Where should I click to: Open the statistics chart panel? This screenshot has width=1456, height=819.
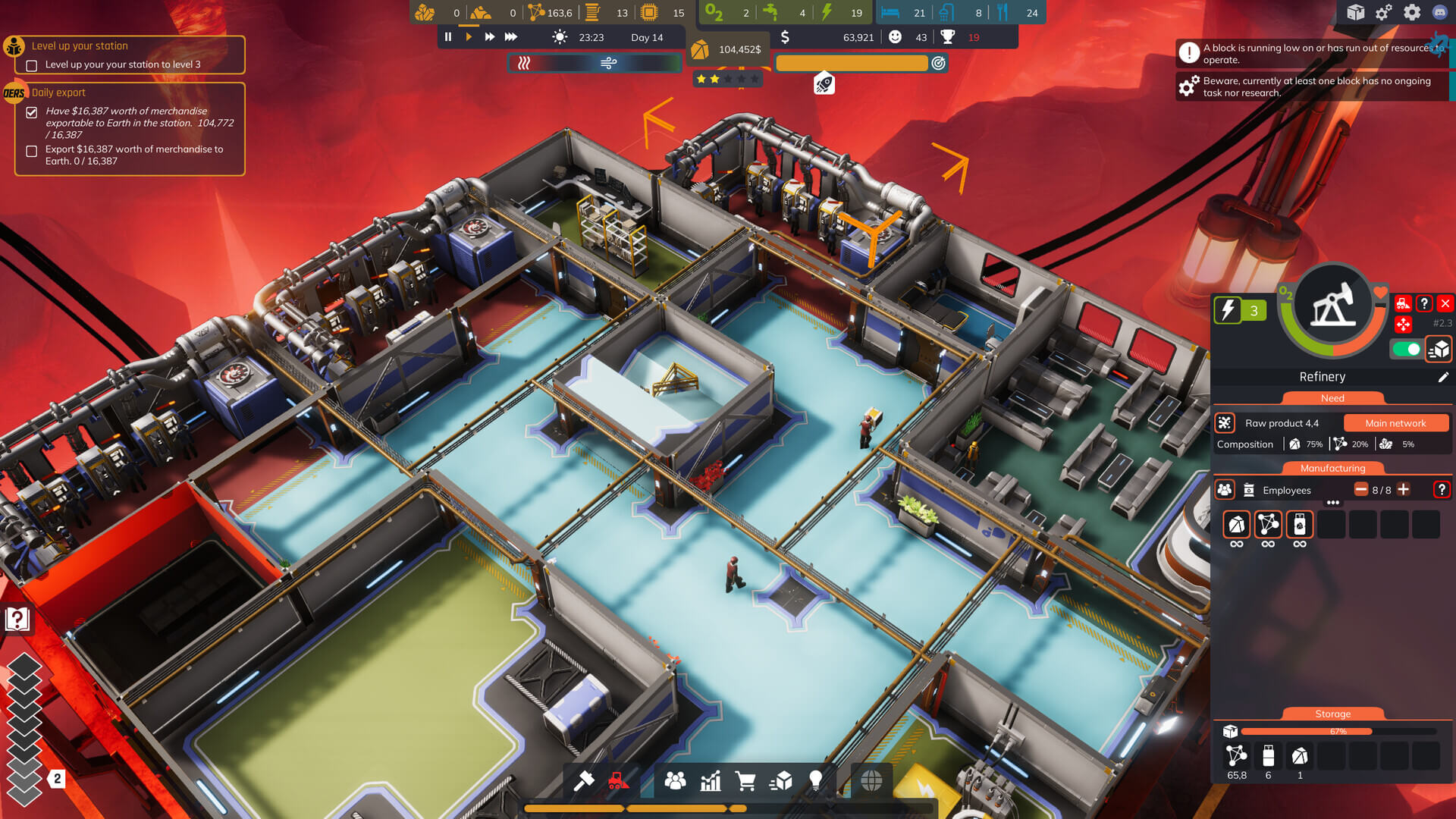(x=710, y=781)
